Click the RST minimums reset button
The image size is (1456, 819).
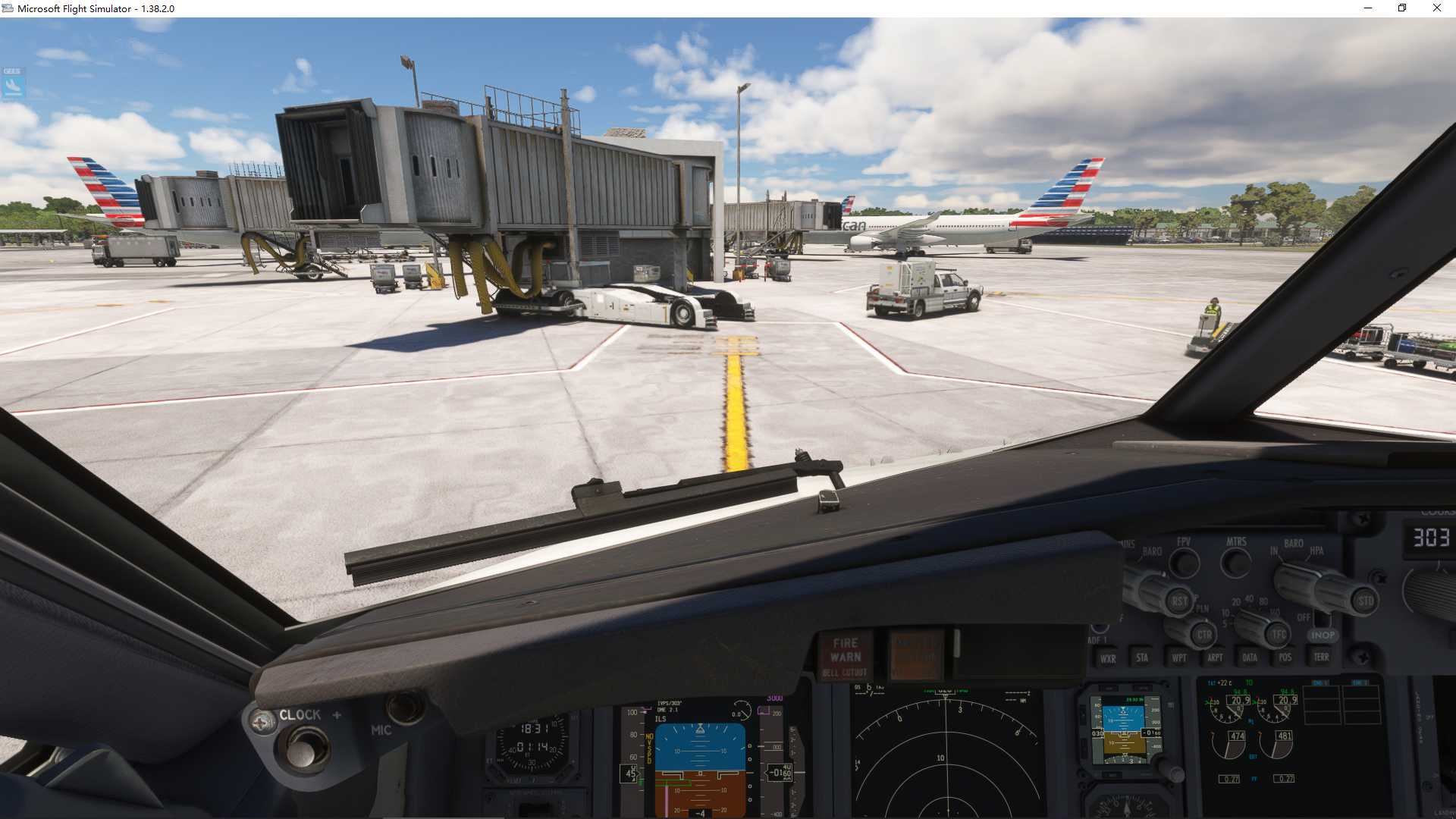point(1179,601)
